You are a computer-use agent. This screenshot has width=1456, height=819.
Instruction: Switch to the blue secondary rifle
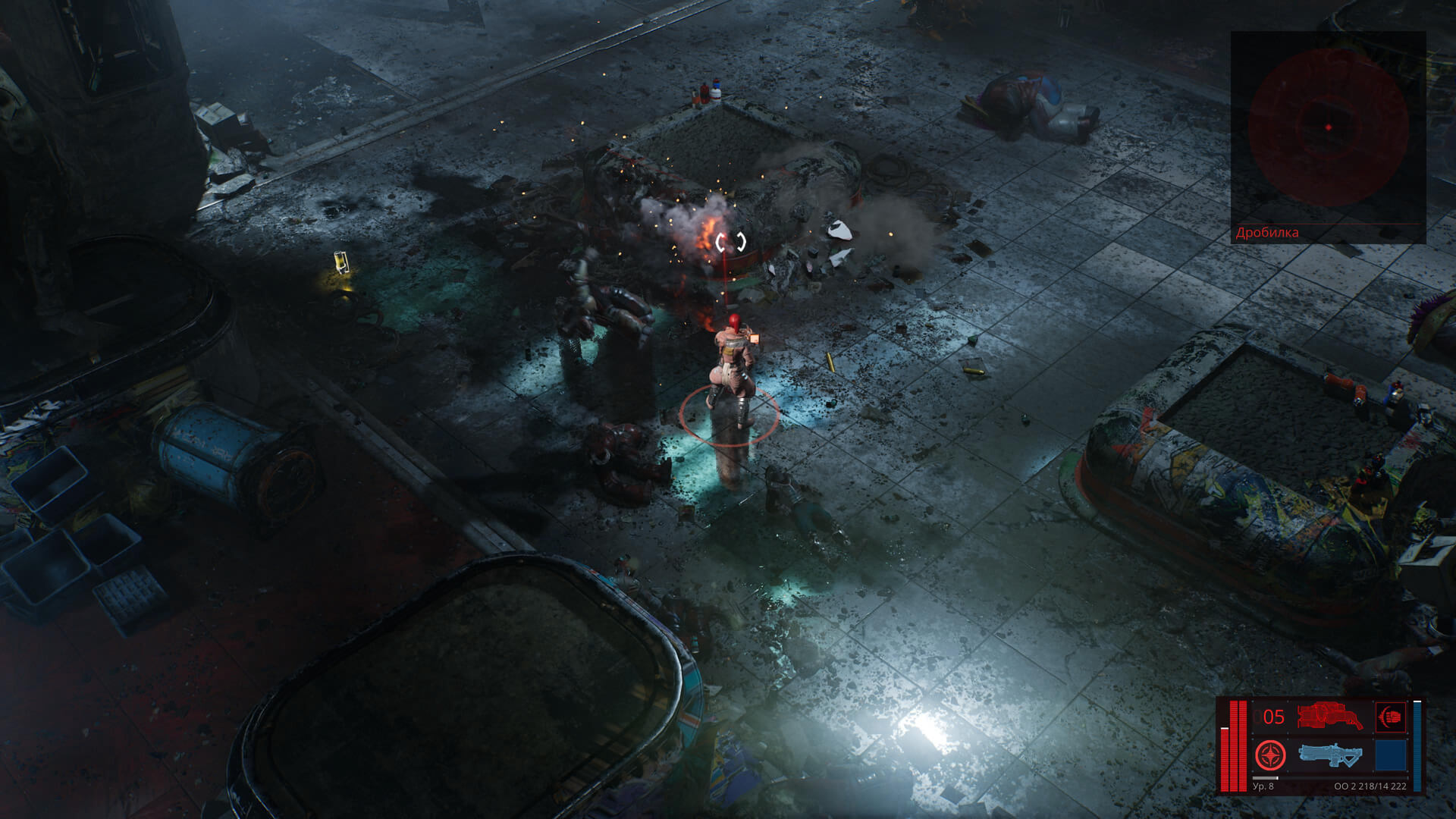click(x=1329, y=755)
